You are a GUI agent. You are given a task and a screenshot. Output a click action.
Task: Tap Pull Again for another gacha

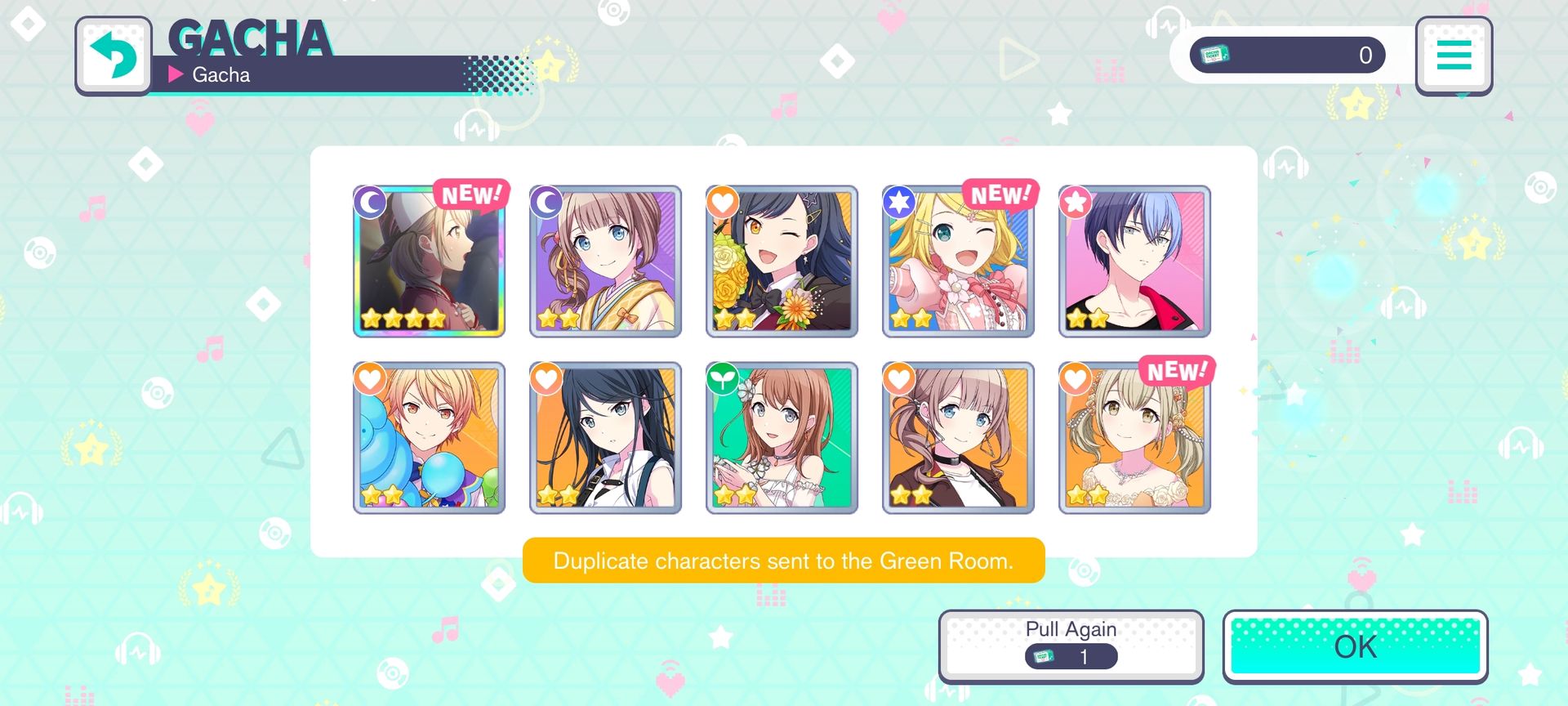(1071, 645)
